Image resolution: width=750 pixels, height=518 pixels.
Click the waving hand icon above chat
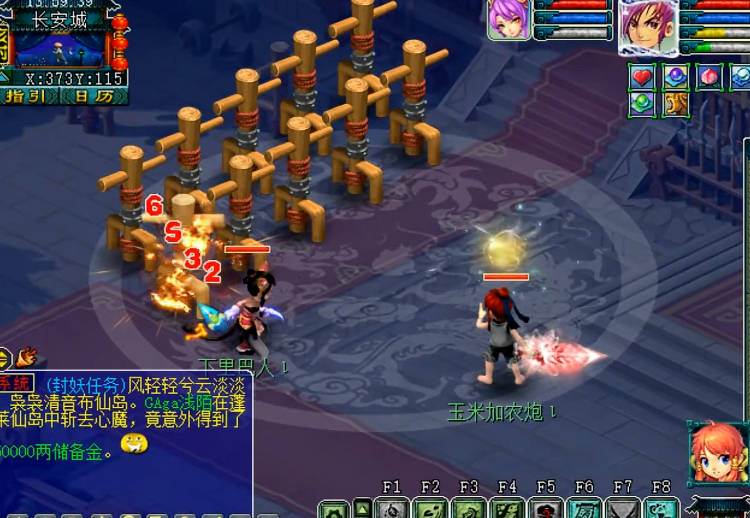[x=27, y=356]
